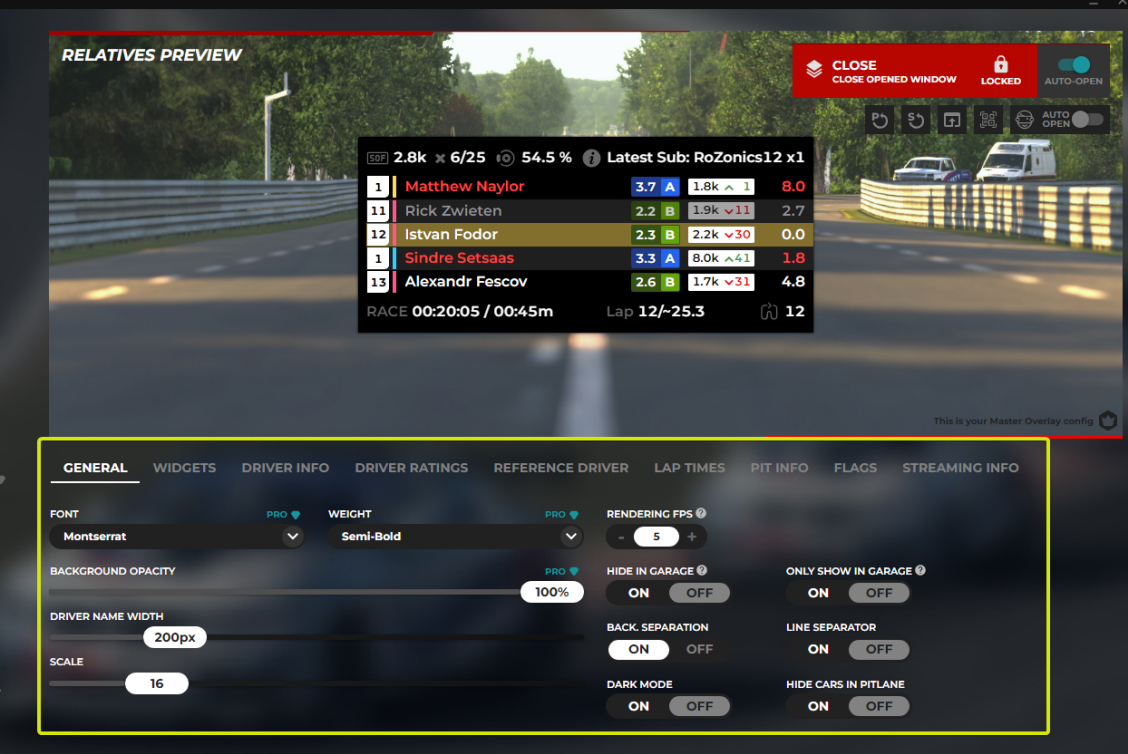Screen dimensions: 1128x754
Task: Close the opened overlay window
Action: [881, 71]
